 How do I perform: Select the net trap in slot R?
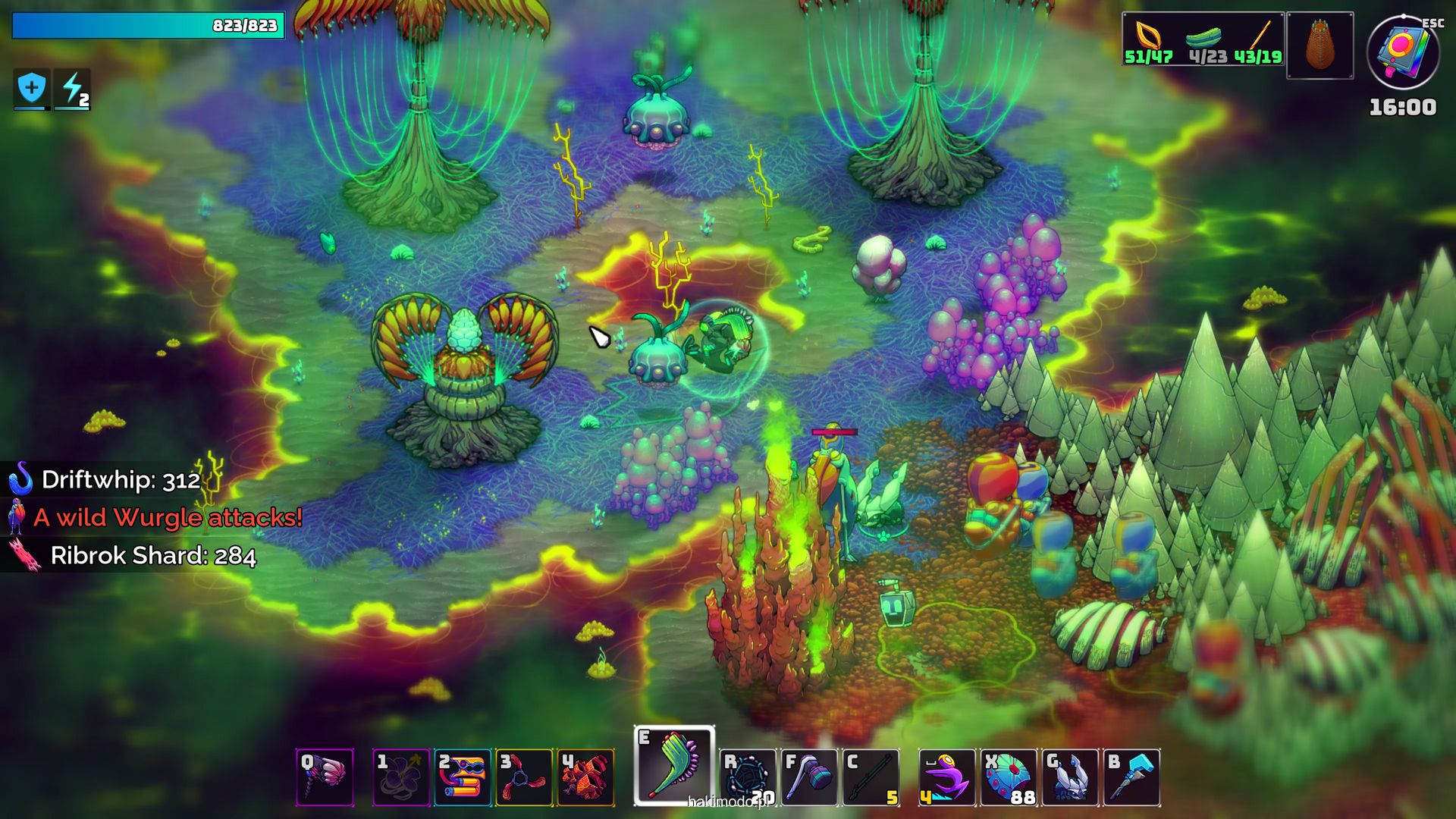point(748,777)
